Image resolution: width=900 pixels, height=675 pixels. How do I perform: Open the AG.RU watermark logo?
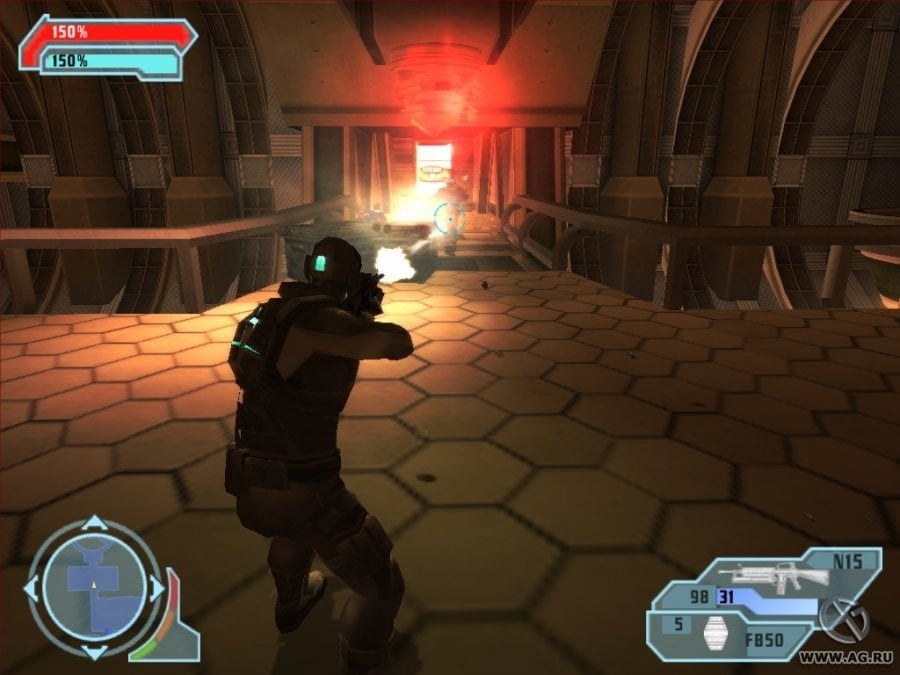pyautogui.click(x=843, y=620)
